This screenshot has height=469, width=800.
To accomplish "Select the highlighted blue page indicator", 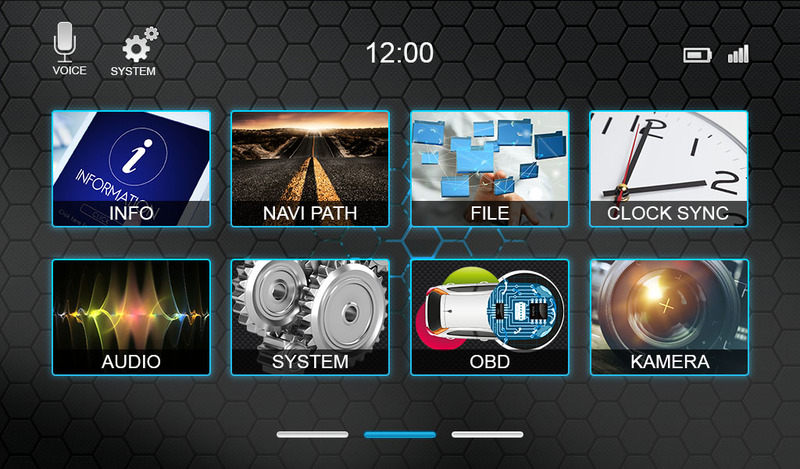I will pos(400,435).
